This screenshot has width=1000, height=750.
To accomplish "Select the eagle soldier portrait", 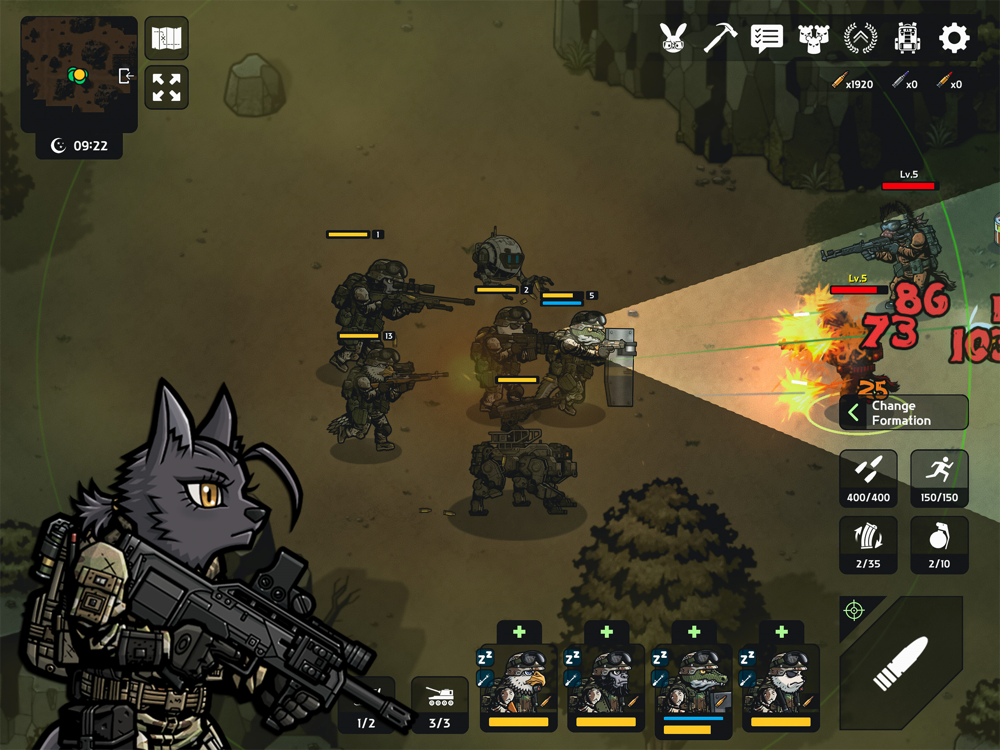I will coord(518,687).
